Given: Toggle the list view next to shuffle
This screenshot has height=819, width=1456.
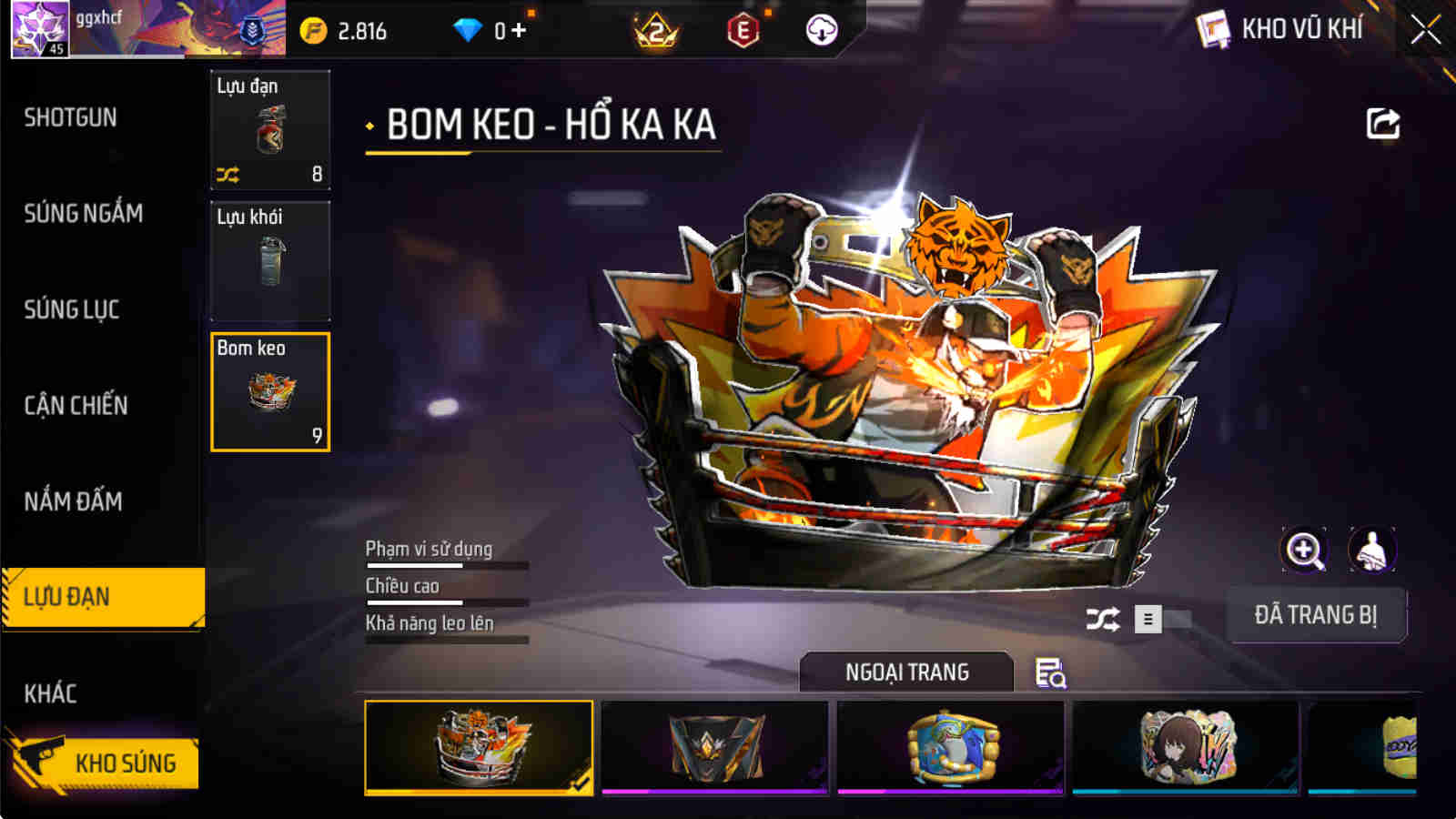Looking at the screenshot, I should [1148, 617].
